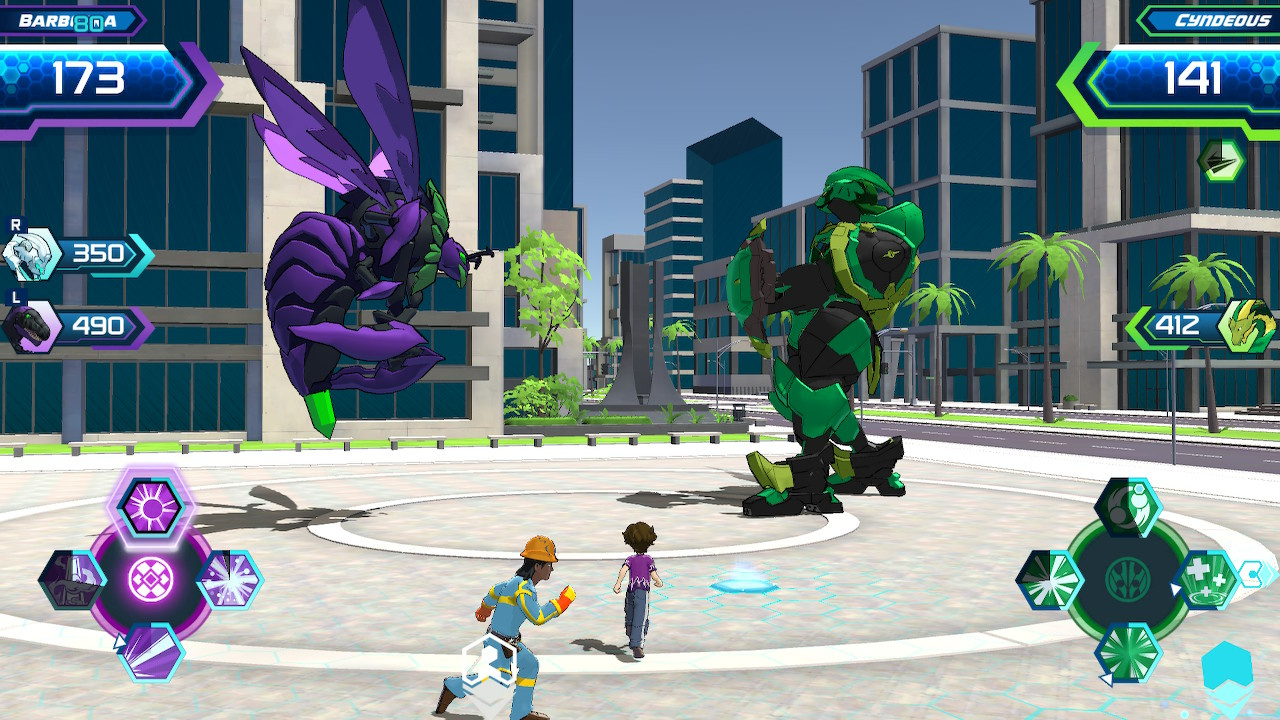Click the green emblem in opponent's wheel
The width and height of the screenshot is (1280, 720).
(1128, 580)
